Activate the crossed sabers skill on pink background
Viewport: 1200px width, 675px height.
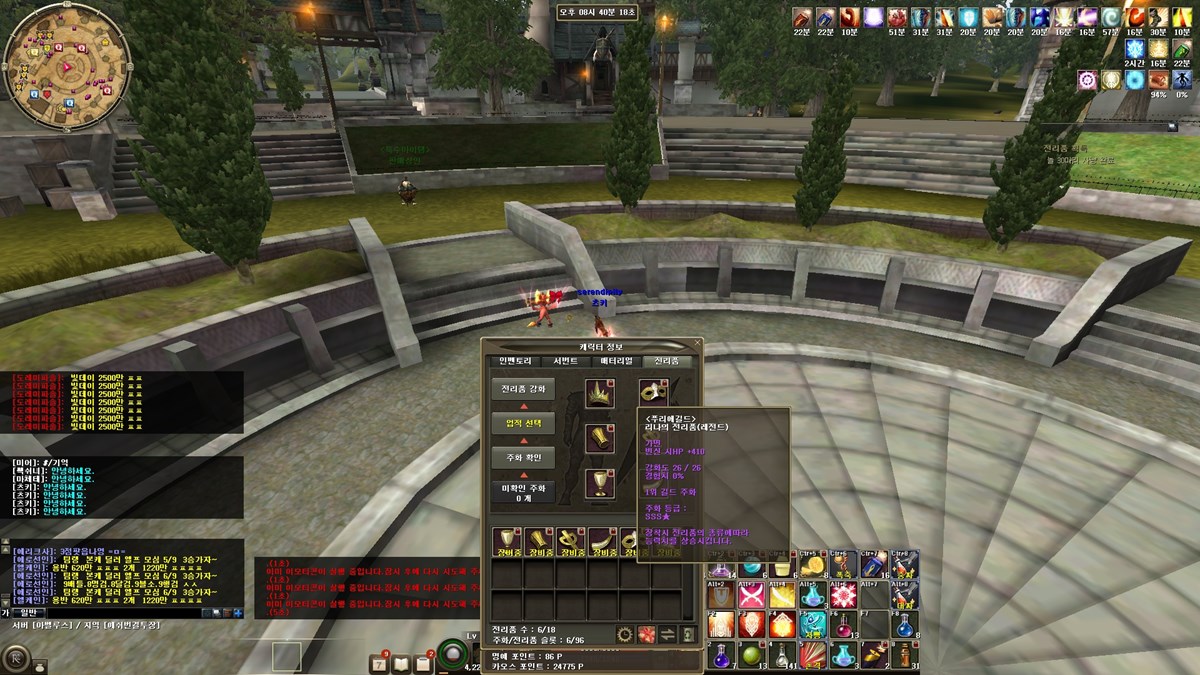[751, 596]
